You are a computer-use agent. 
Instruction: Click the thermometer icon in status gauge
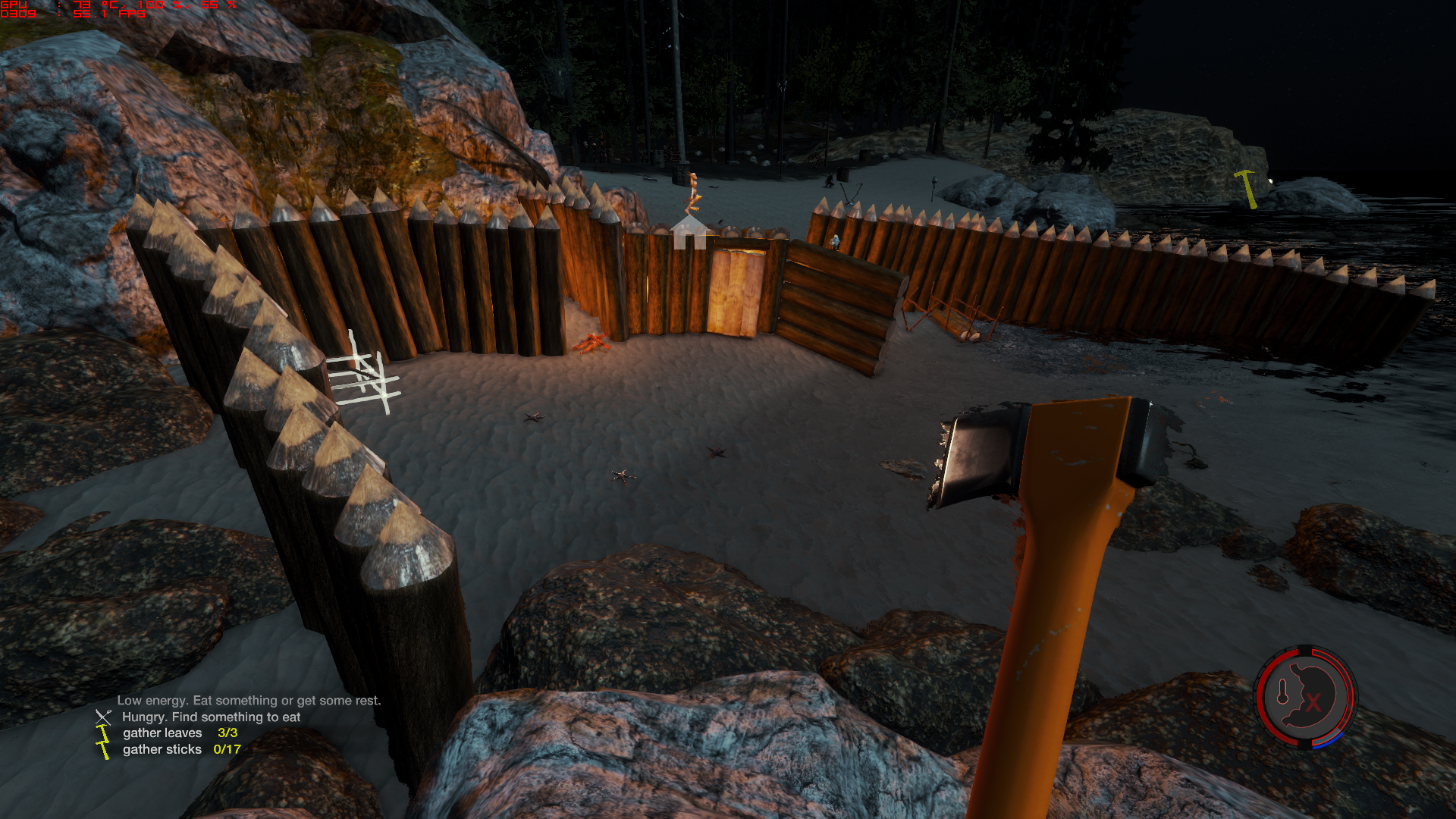tap(1283, 692)
